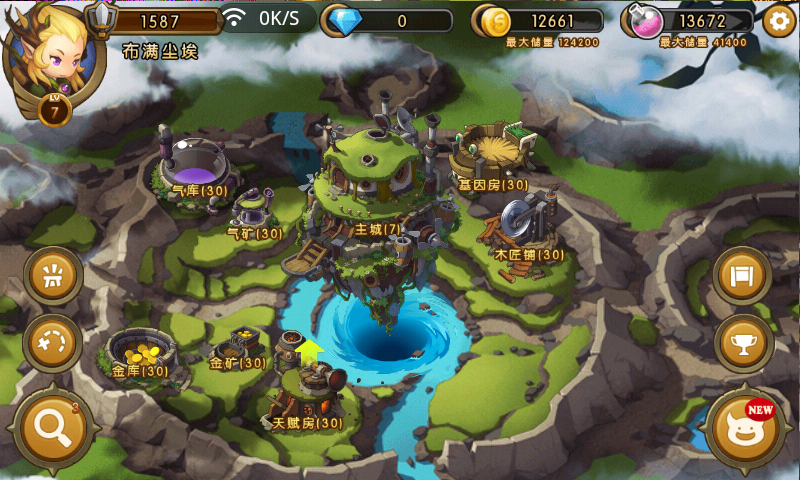
Task: Select the 主城(7) main castle label
Action: (x=377, y=229)
